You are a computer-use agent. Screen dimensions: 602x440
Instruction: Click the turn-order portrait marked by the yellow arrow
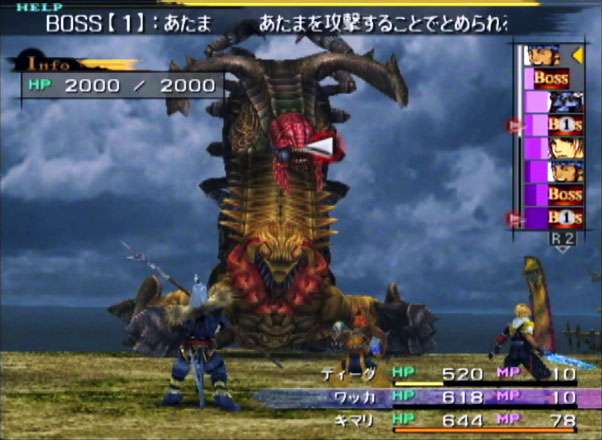coord(545,55)
